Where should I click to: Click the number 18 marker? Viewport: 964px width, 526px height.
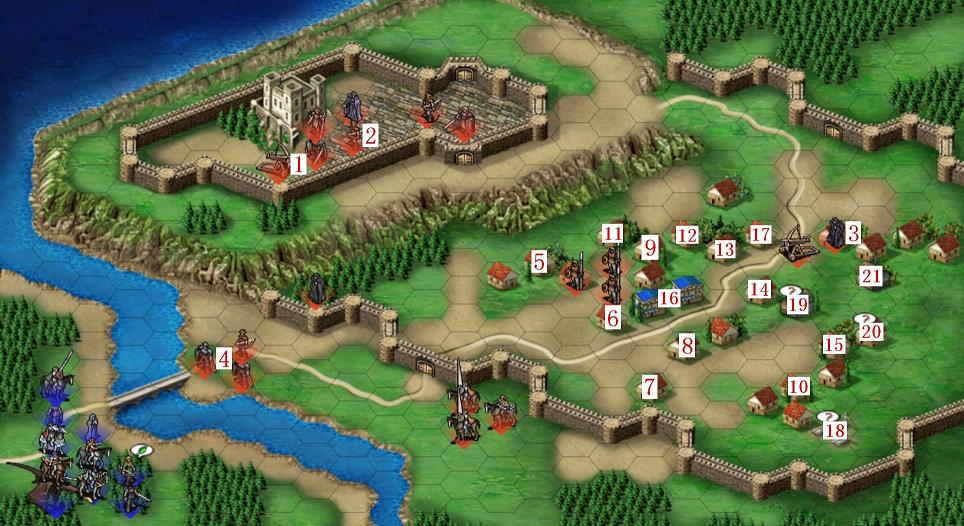coord(834,431)
